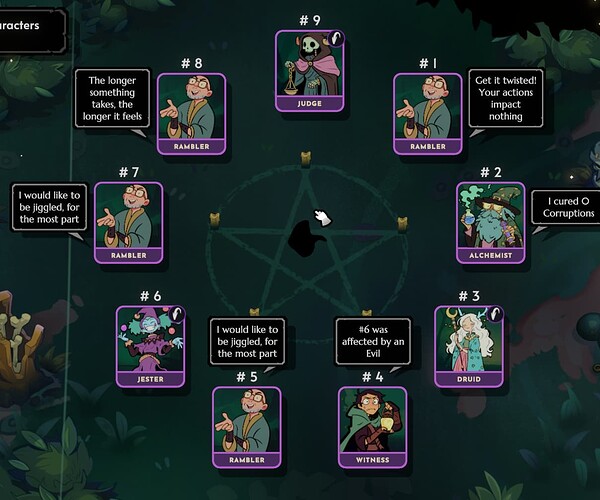This screenshot has height=500, width=600.
Task: Select Rambler card #8
Action: pos(191,113)
